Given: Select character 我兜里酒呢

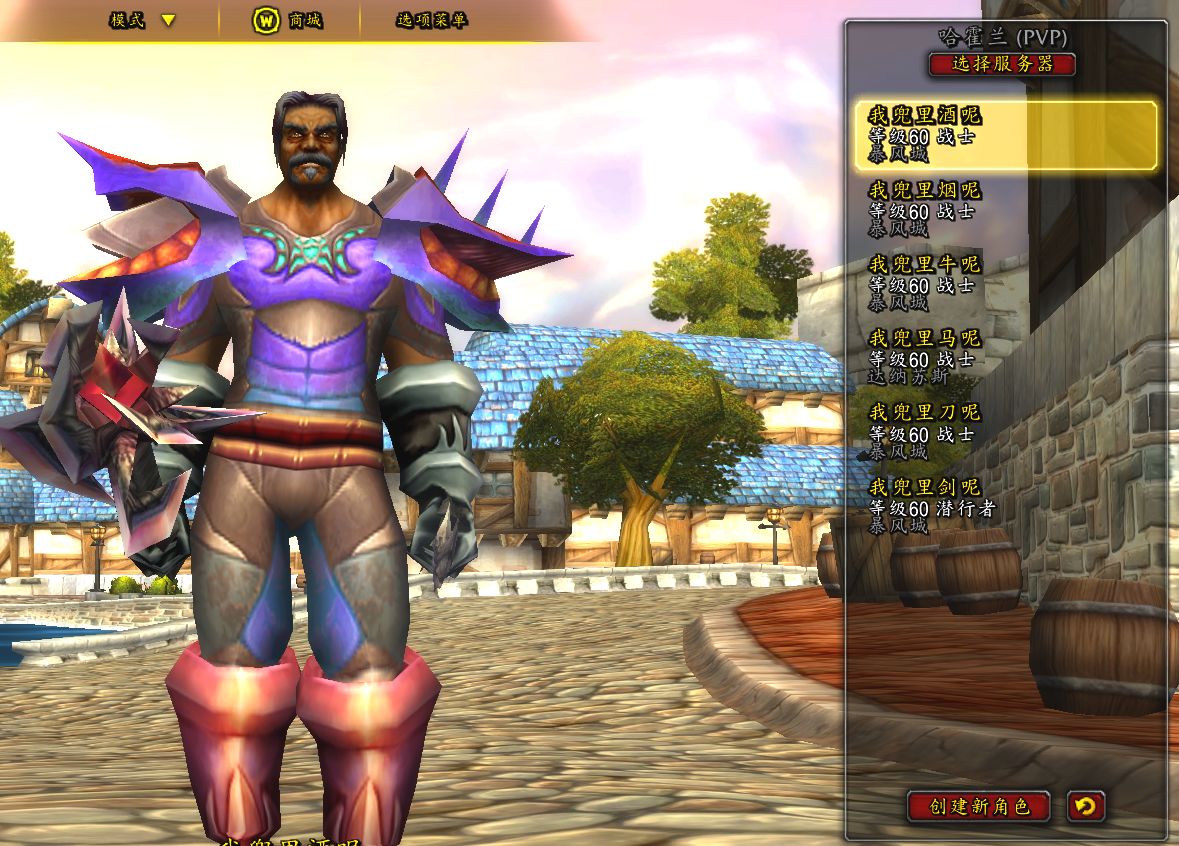Looking at the screenshot, I should click(x=1005, y=135).
